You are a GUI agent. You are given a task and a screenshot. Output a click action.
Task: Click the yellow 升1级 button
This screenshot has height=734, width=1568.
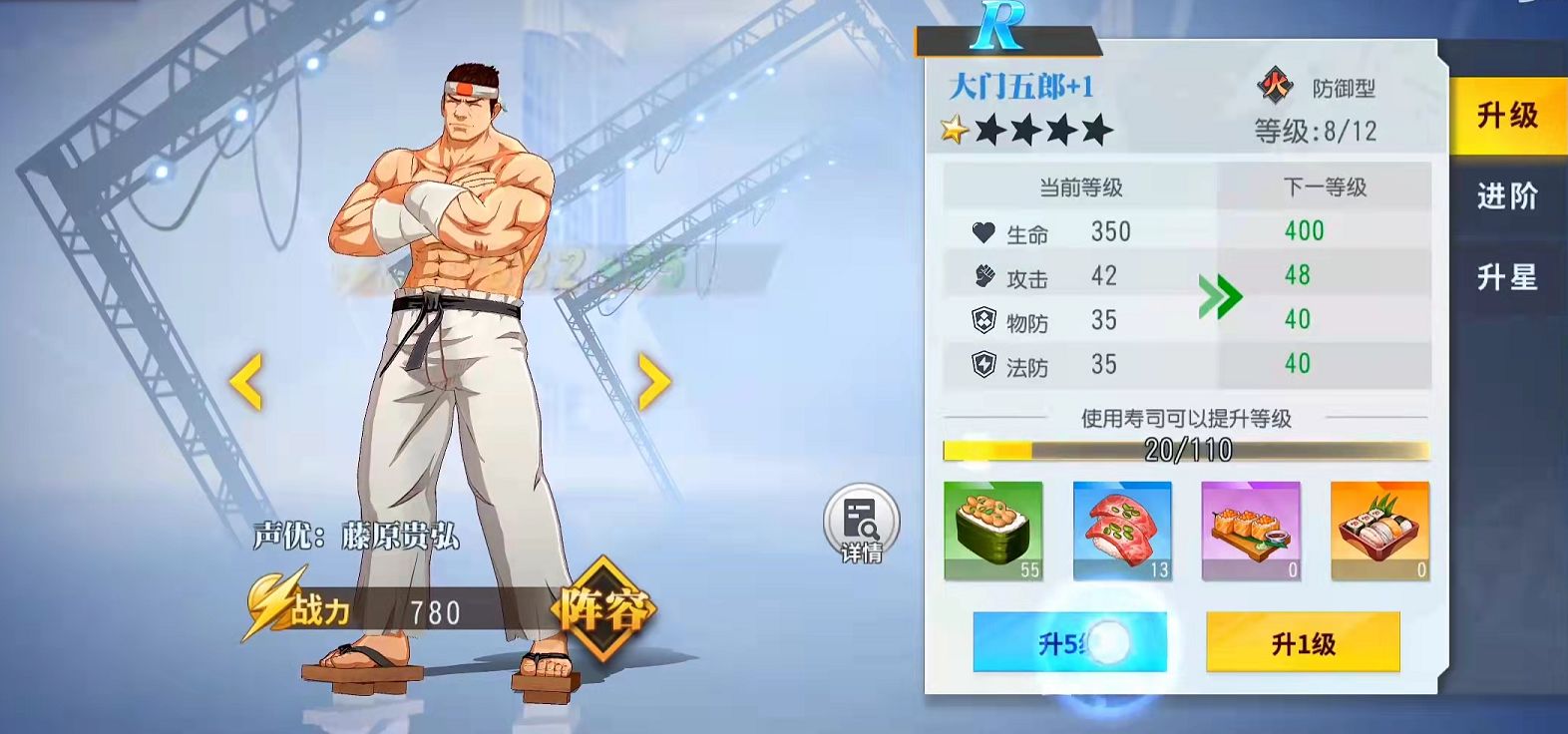click(x=1303, y=643)
